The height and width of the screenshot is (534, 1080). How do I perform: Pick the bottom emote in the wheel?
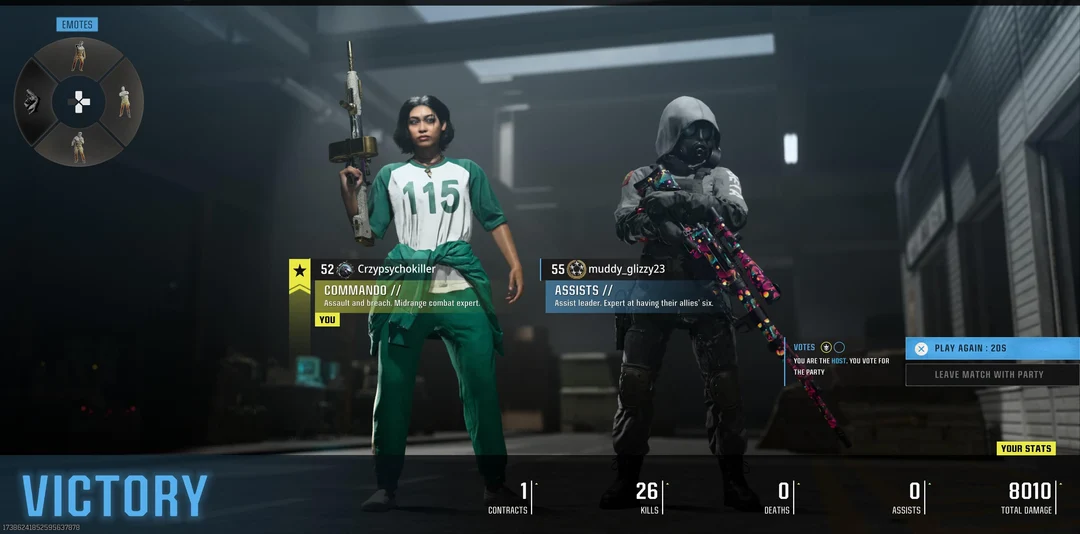tap(78, 146)
